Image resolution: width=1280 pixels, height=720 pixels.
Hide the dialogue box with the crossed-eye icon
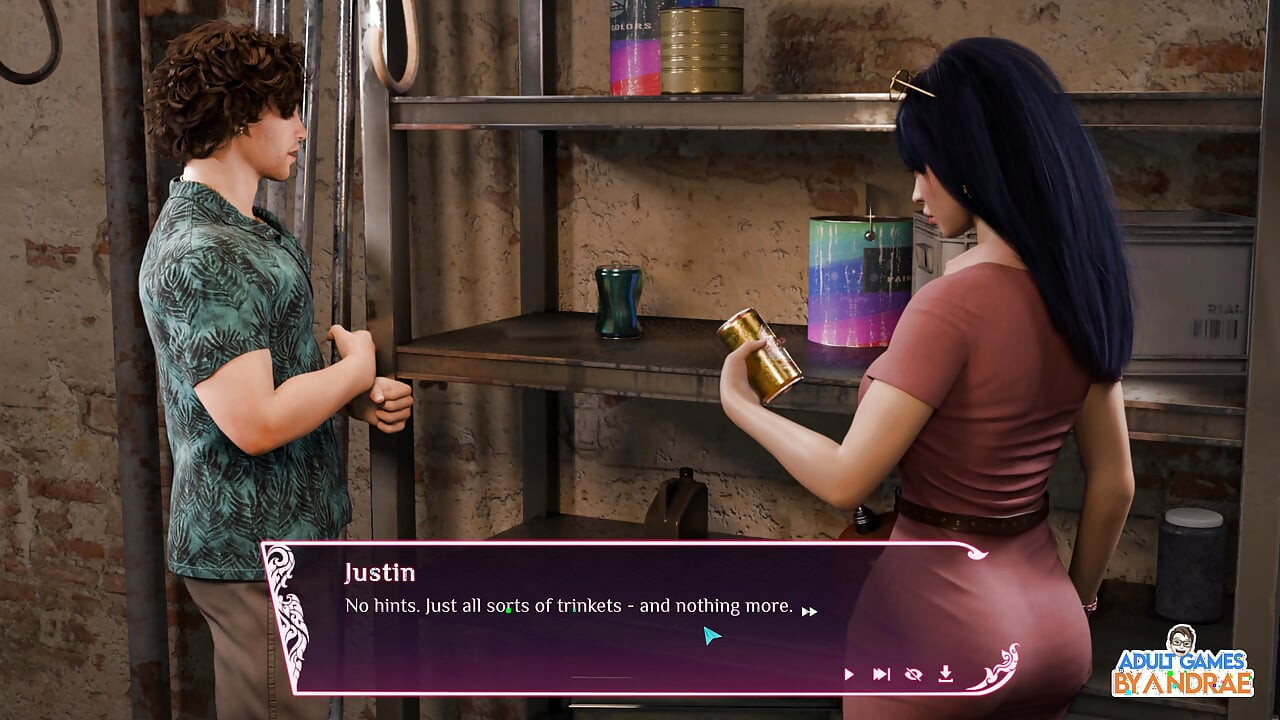[913, 675]
